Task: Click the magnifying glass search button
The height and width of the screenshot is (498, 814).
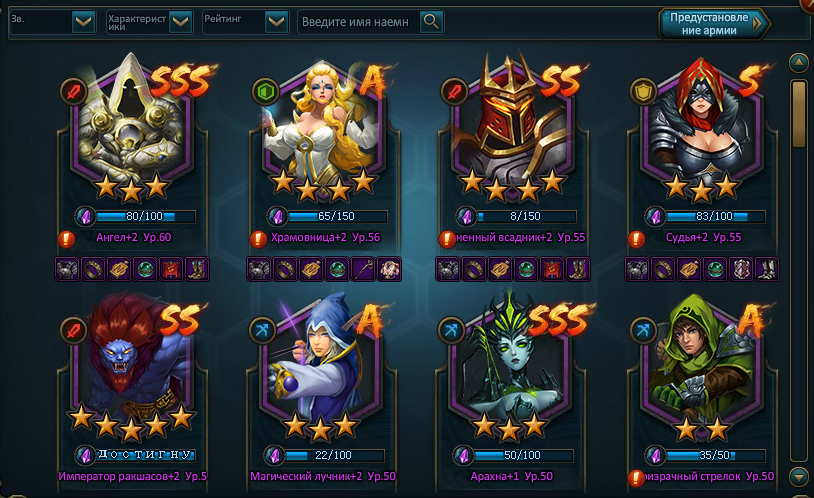Action: 431,21
